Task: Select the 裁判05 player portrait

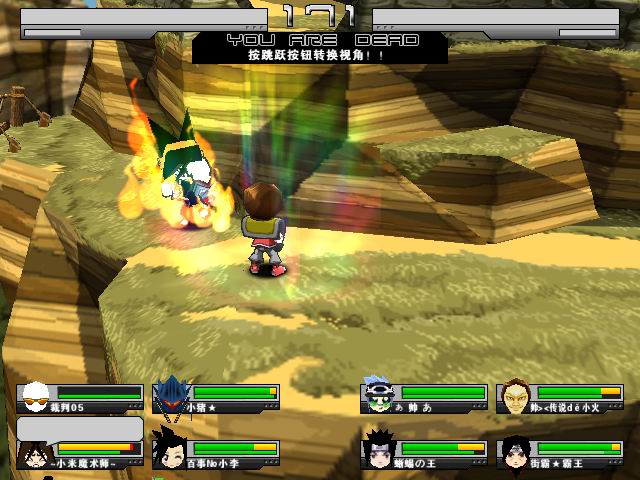Action: 36,396
